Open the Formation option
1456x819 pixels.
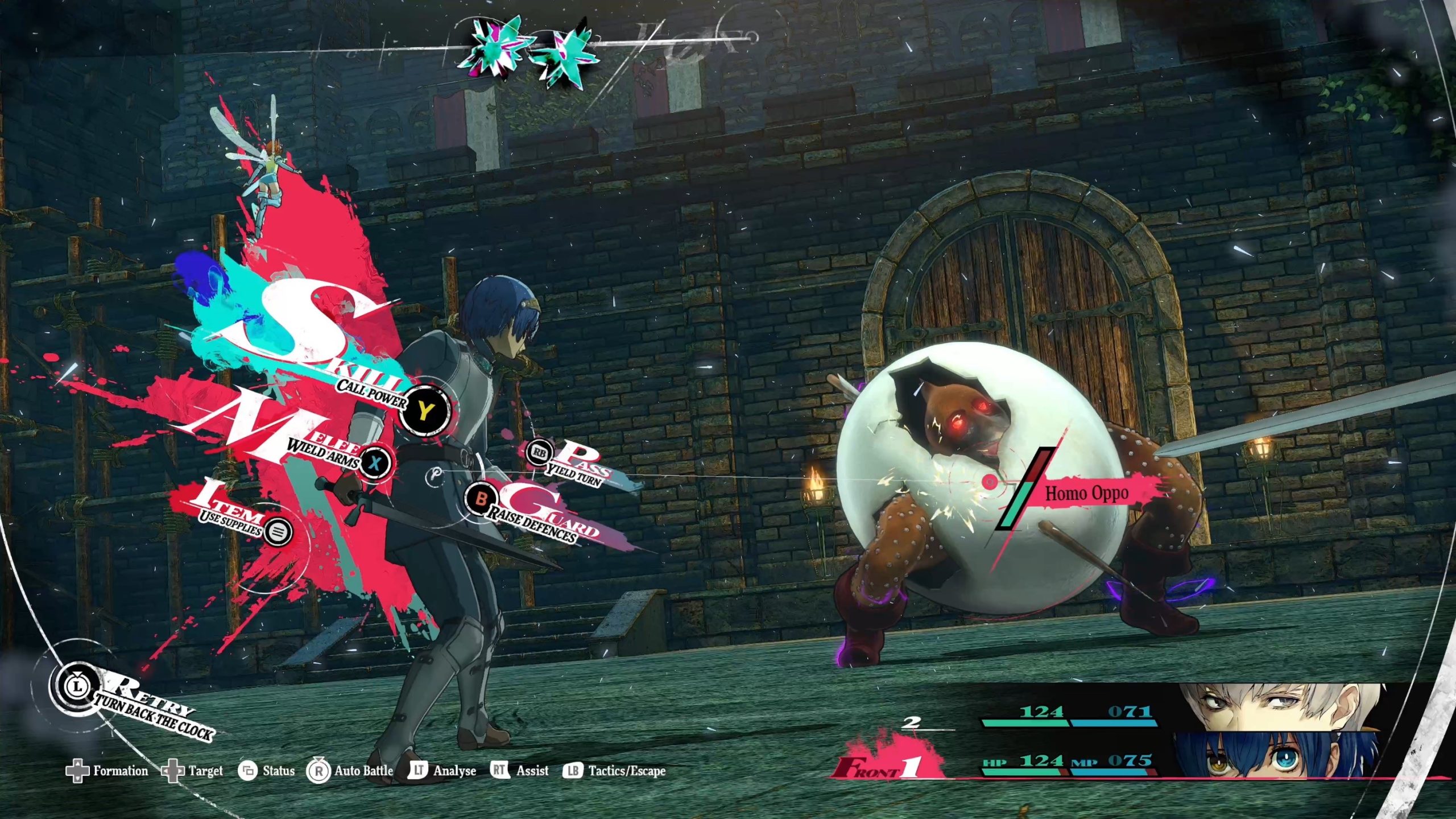pyautogui.click(x=107, y=771)
